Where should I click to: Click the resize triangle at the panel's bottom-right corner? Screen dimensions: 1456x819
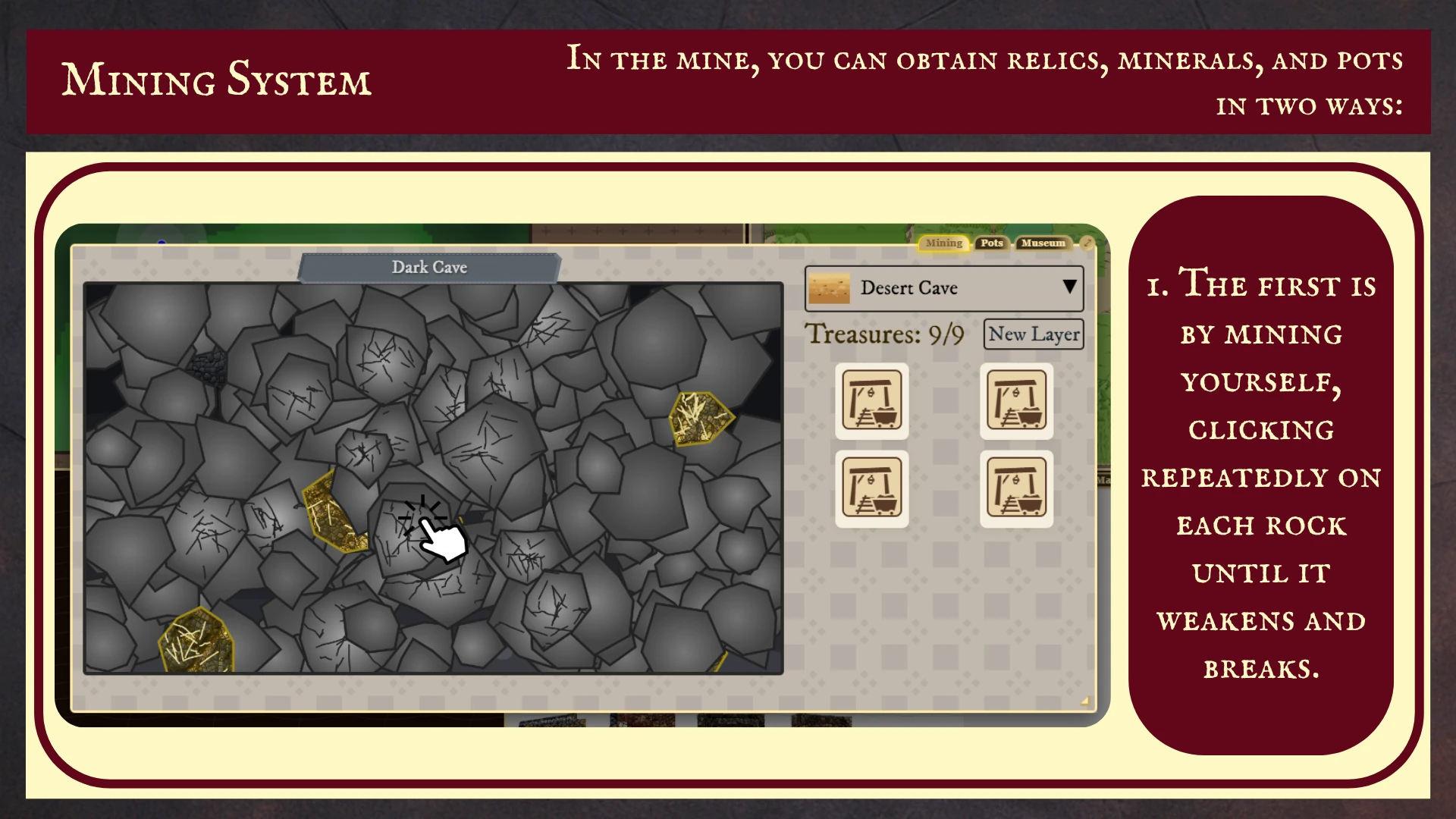click(1086, 702)
